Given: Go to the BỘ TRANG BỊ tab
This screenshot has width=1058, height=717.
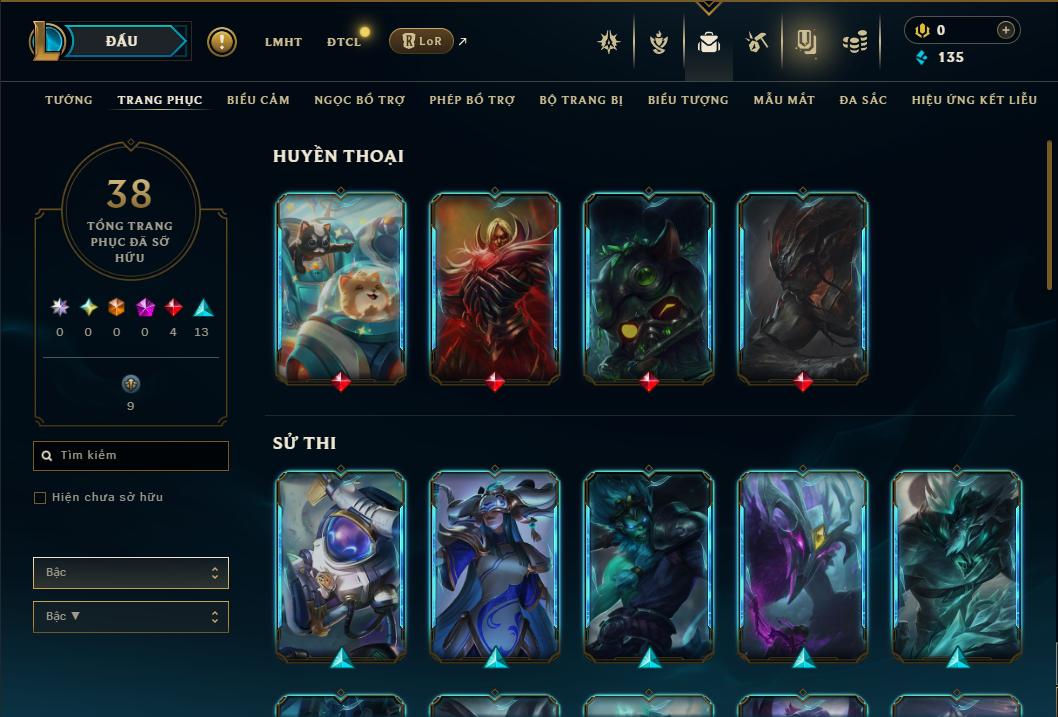Looking at the screenshot, I should coord(581,100).
